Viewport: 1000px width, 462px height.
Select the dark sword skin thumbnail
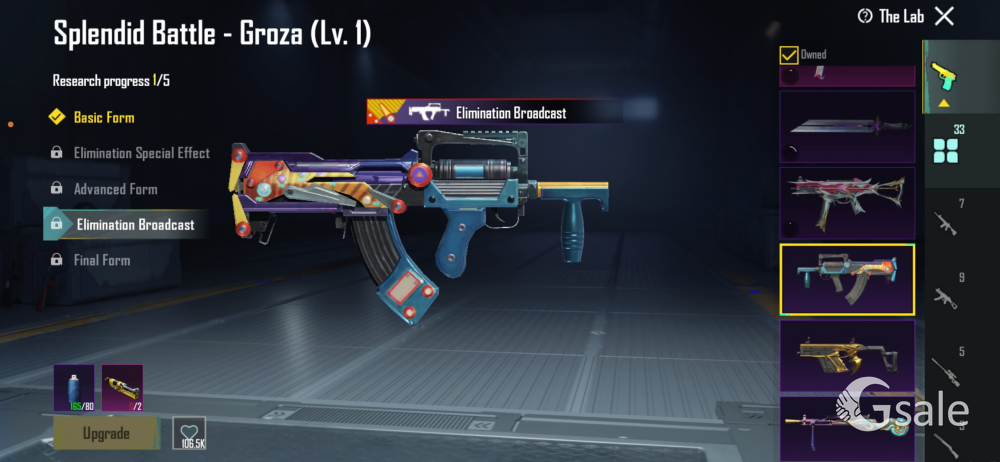847,127
